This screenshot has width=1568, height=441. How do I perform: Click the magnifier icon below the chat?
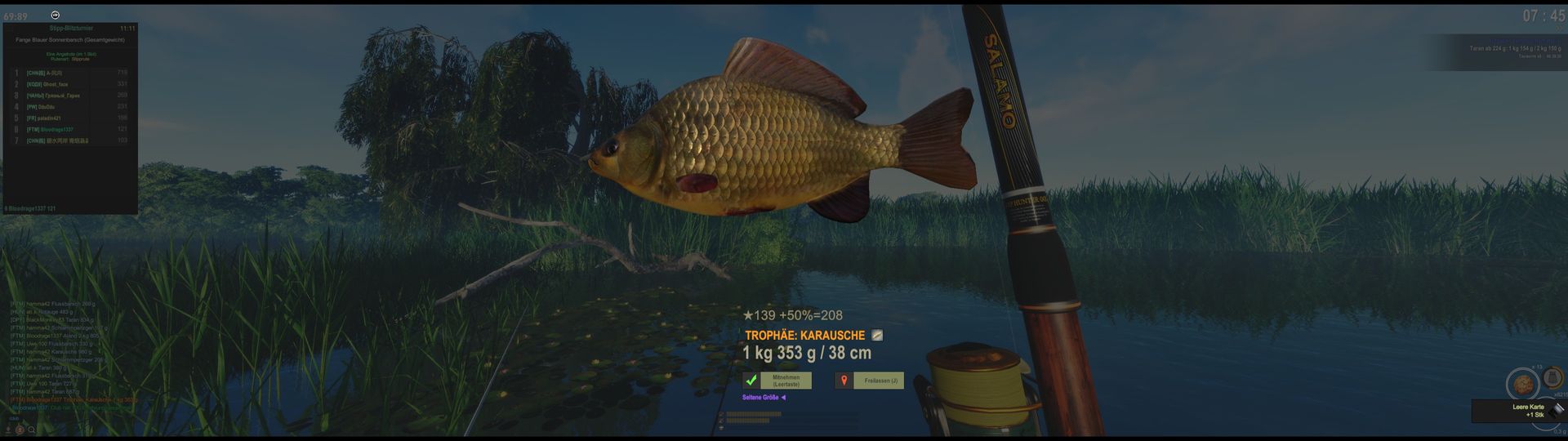point(32,430)
